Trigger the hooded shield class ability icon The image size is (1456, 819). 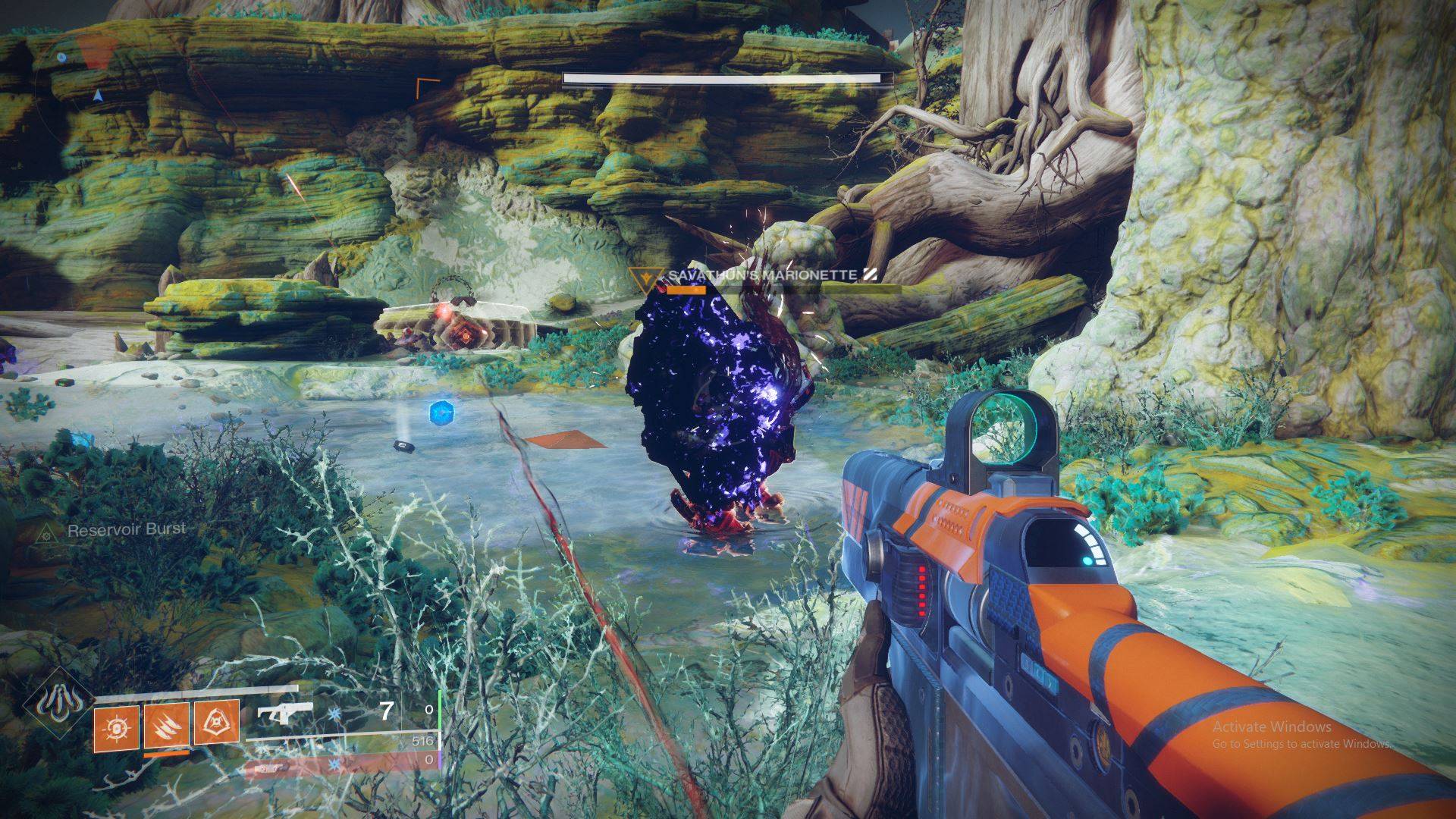tap(216, 726)
